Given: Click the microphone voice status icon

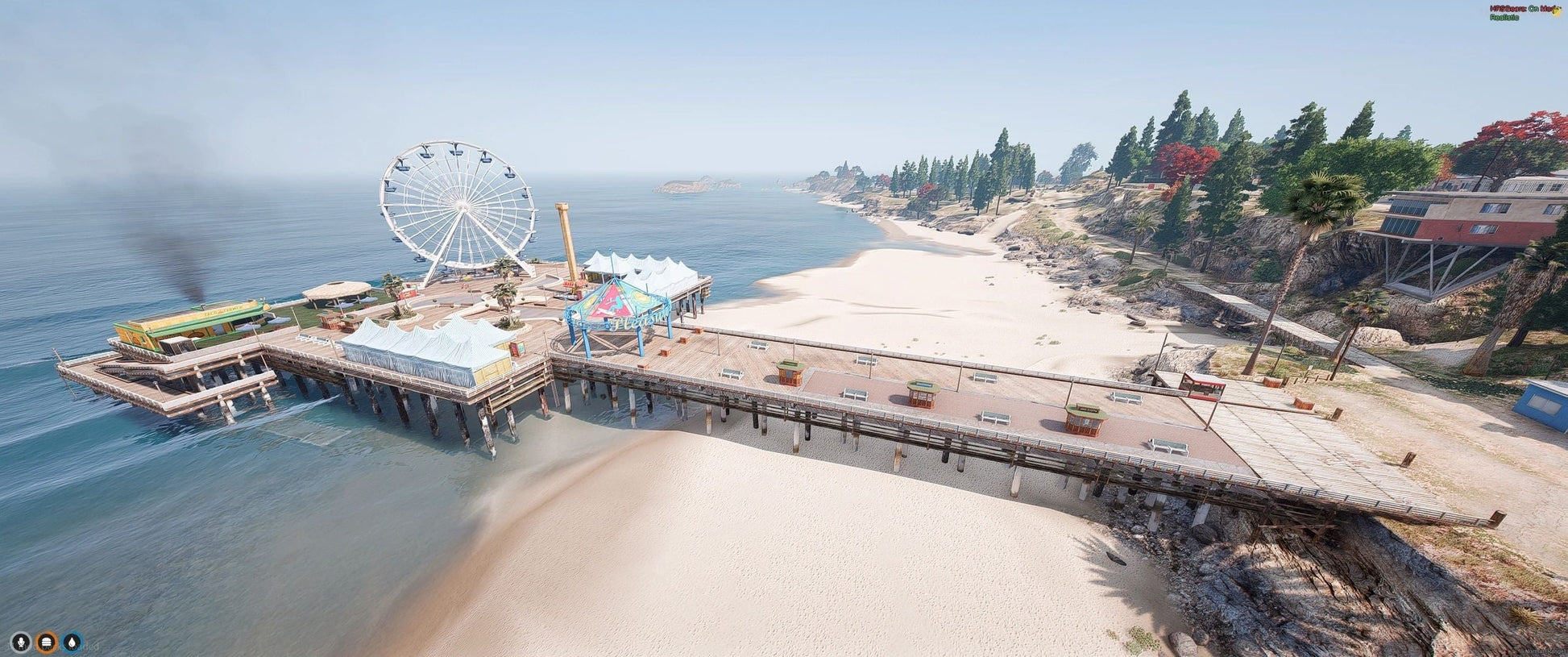Looking at the screenshot, I should pyautogui.click(x=20, y=642).
